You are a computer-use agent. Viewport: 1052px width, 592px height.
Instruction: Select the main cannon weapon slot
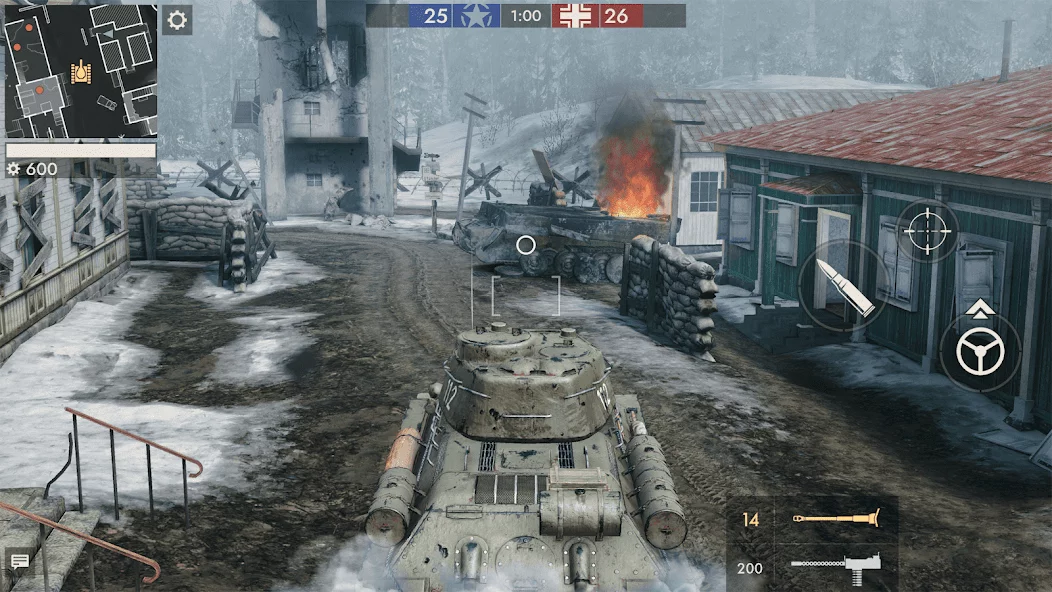tap(813, 520)
